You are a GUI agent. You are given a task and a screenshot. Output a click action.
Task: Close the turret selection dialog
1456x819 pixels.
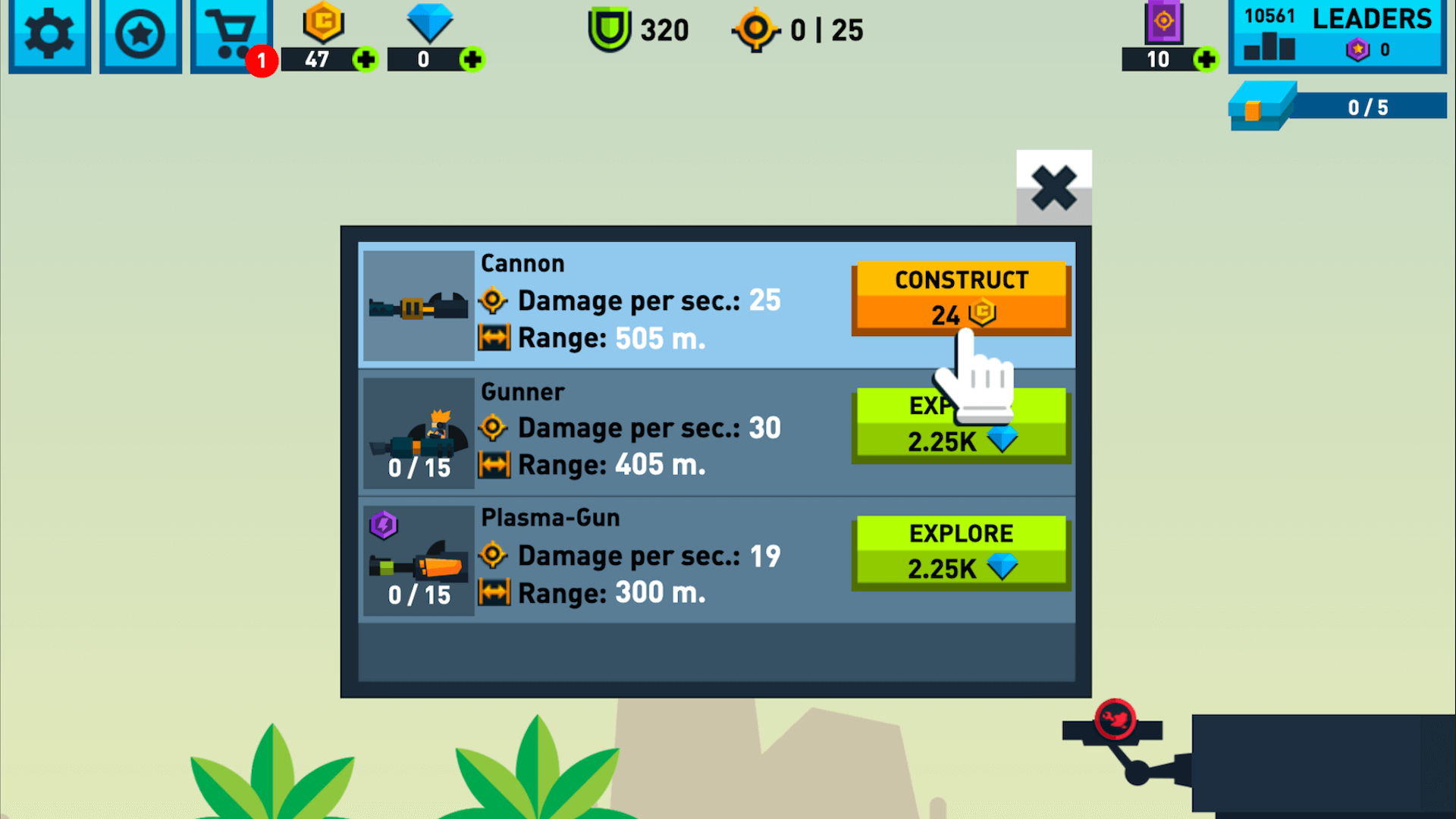[1053, 188]
